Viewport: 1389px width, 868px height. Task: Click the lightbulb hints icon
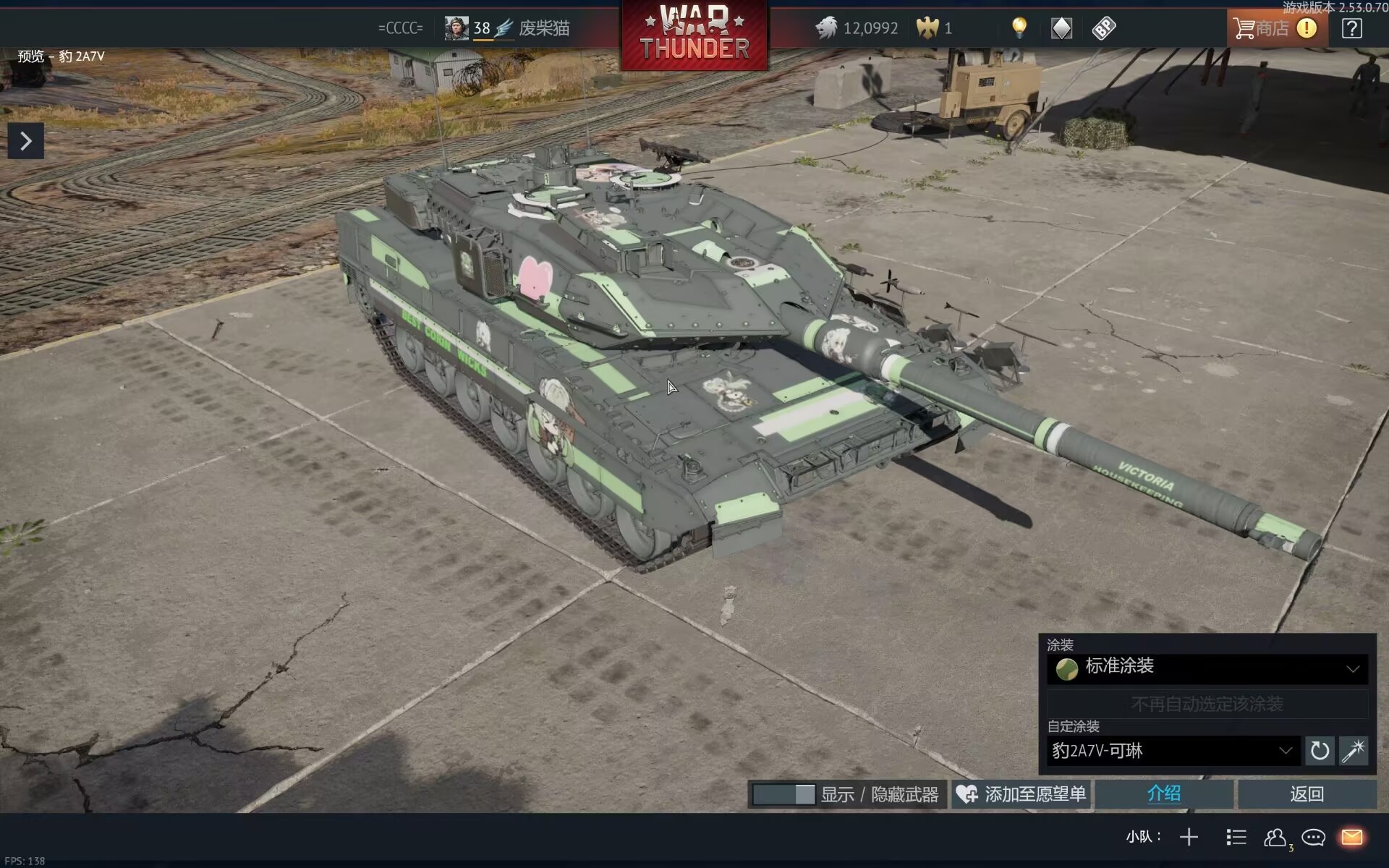[1019, 28]
